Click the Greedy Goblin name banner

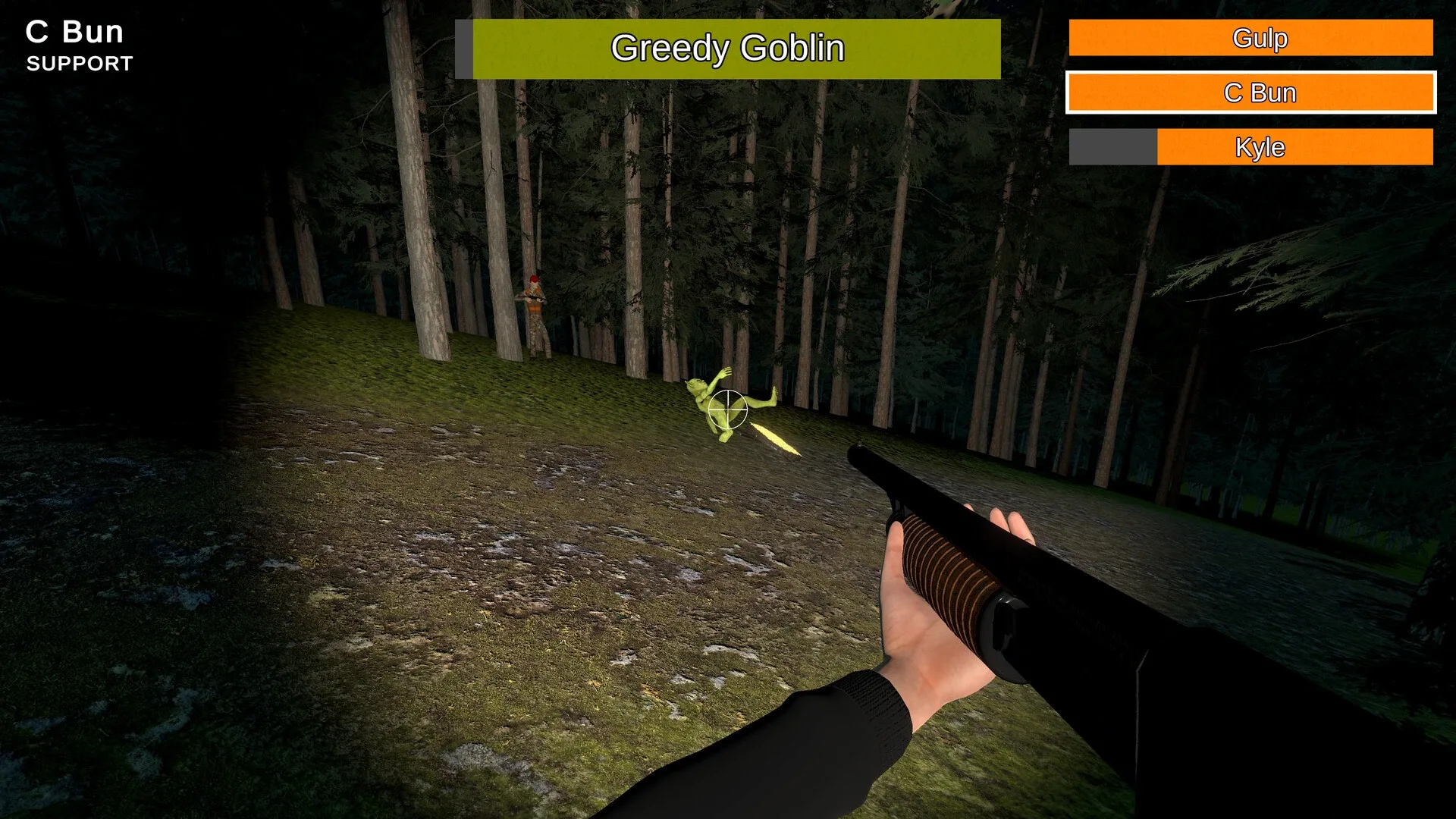tap(728, 49)
